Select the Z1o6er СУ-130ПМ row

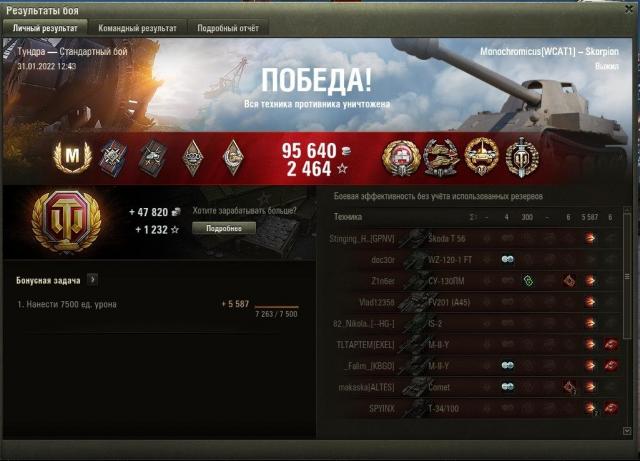click(470, 280)
